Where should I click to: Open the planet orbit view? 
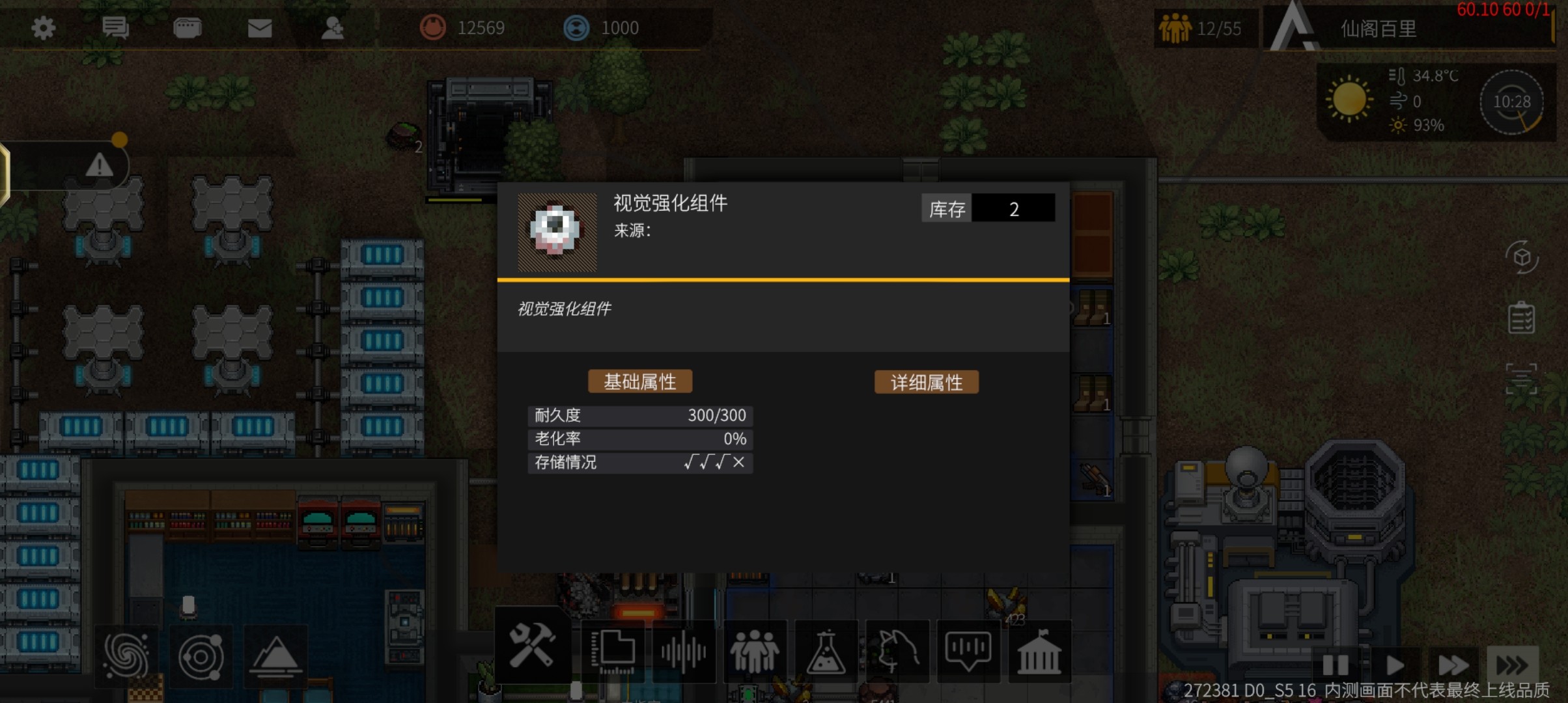coord(201,656)
